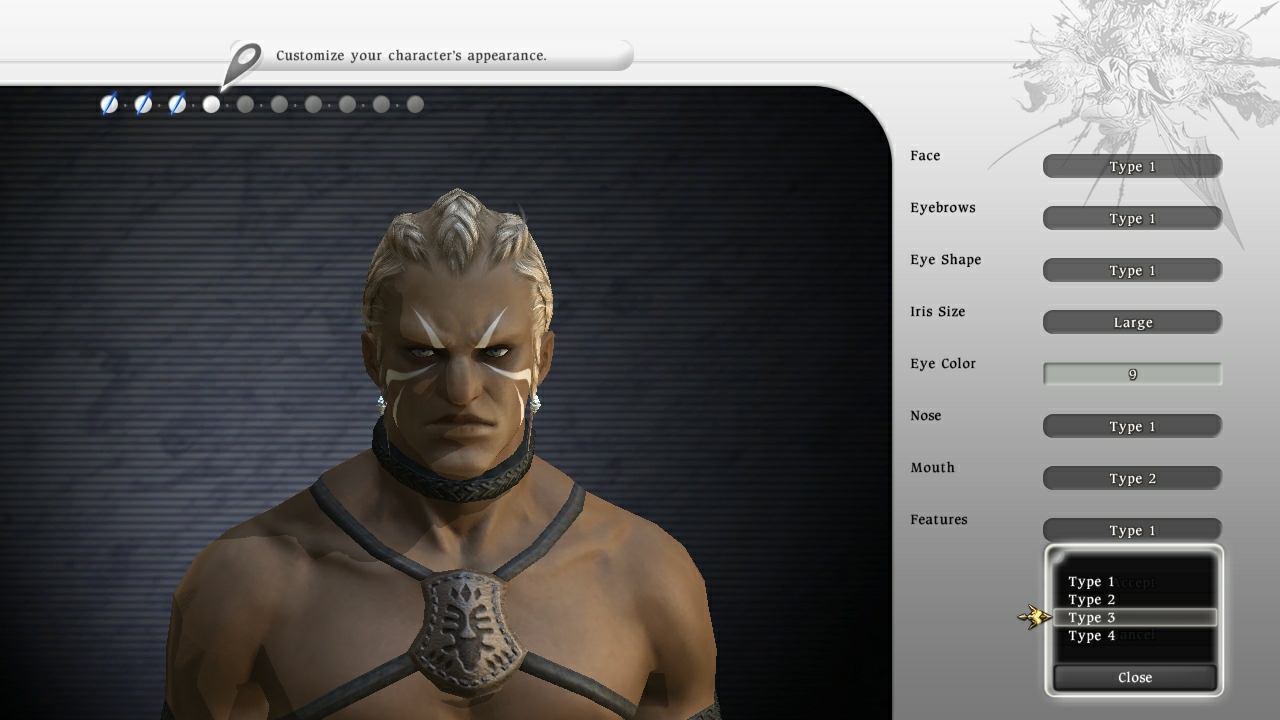1280x720 pixels.
Task: Click the seventh step dot
Action: point(313,104)
